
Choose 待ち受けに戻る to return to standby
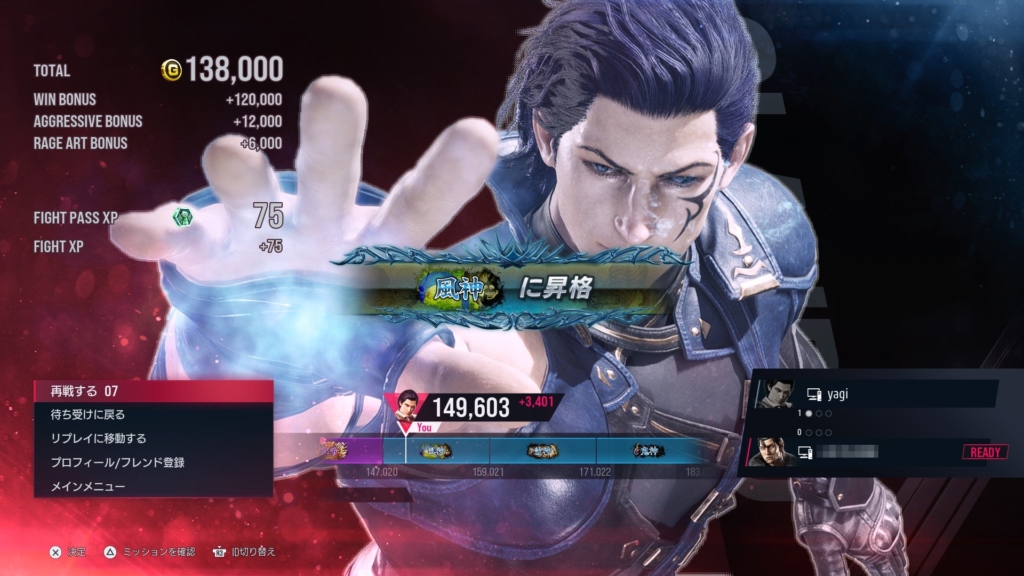click(x=152, y=414)
